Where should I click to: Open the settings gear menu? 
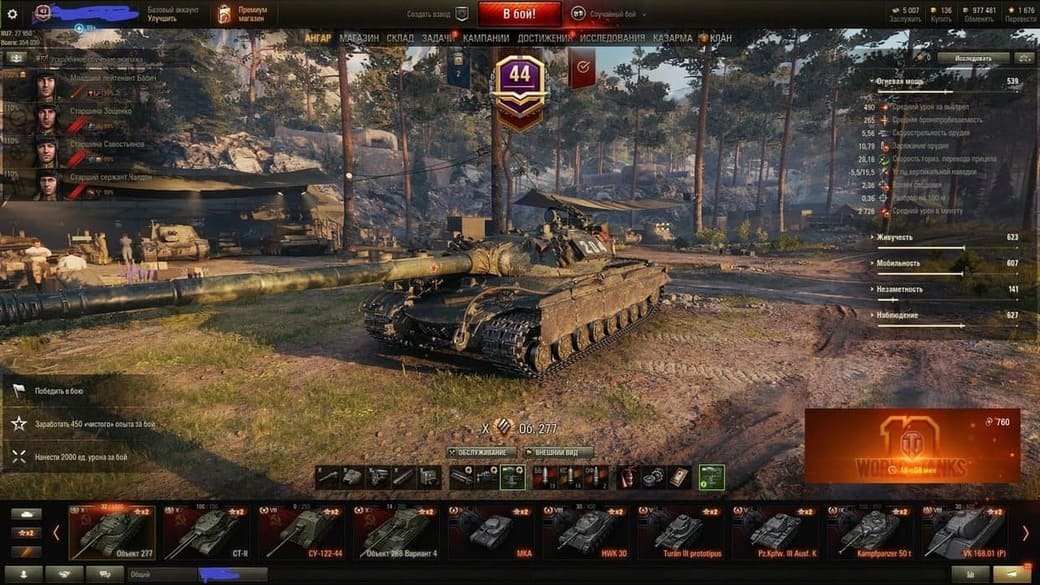(x=13, y=14)
